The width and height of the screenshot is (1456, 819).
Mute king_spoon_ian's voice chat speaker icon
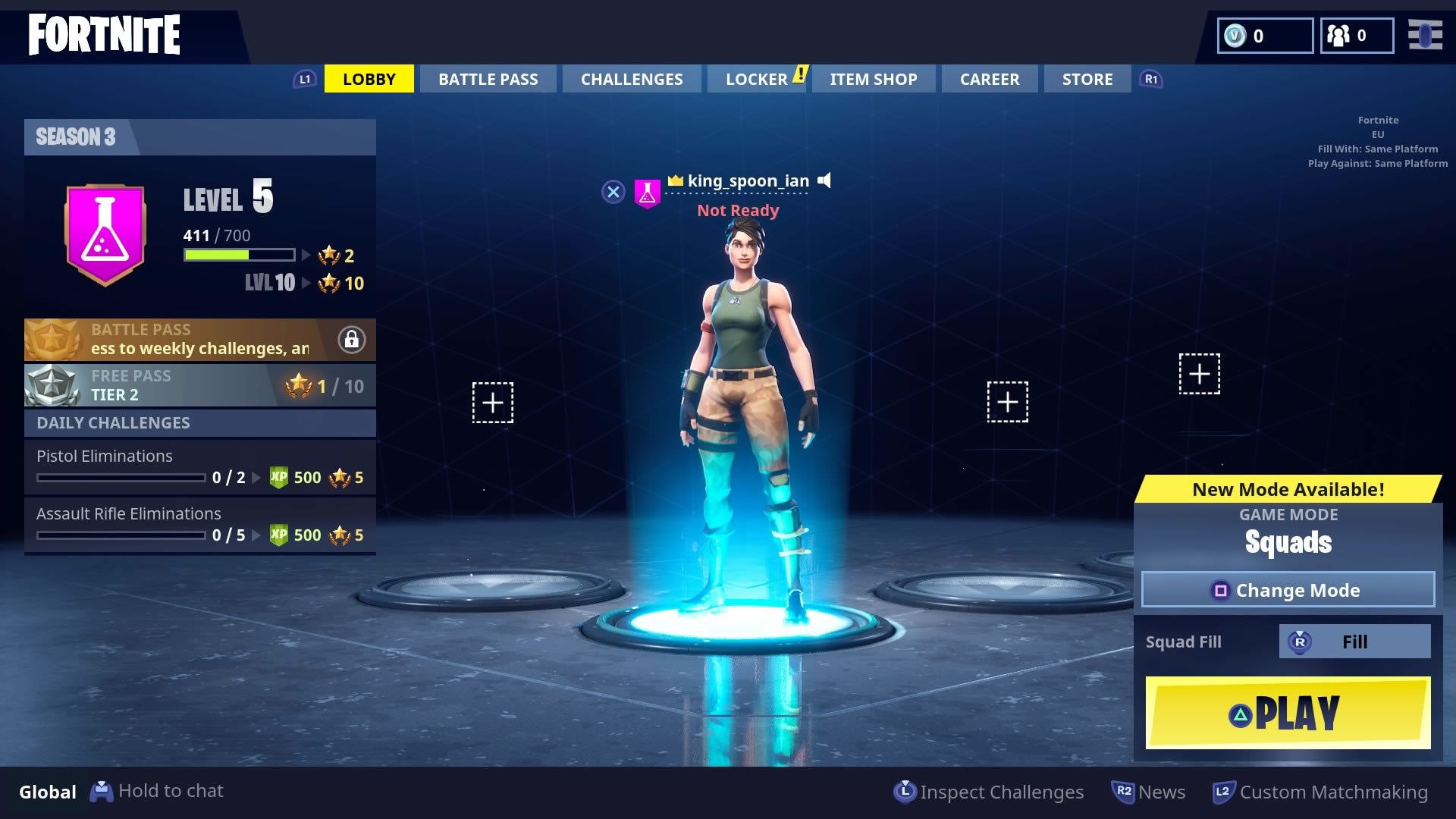(x=824, y=180)
